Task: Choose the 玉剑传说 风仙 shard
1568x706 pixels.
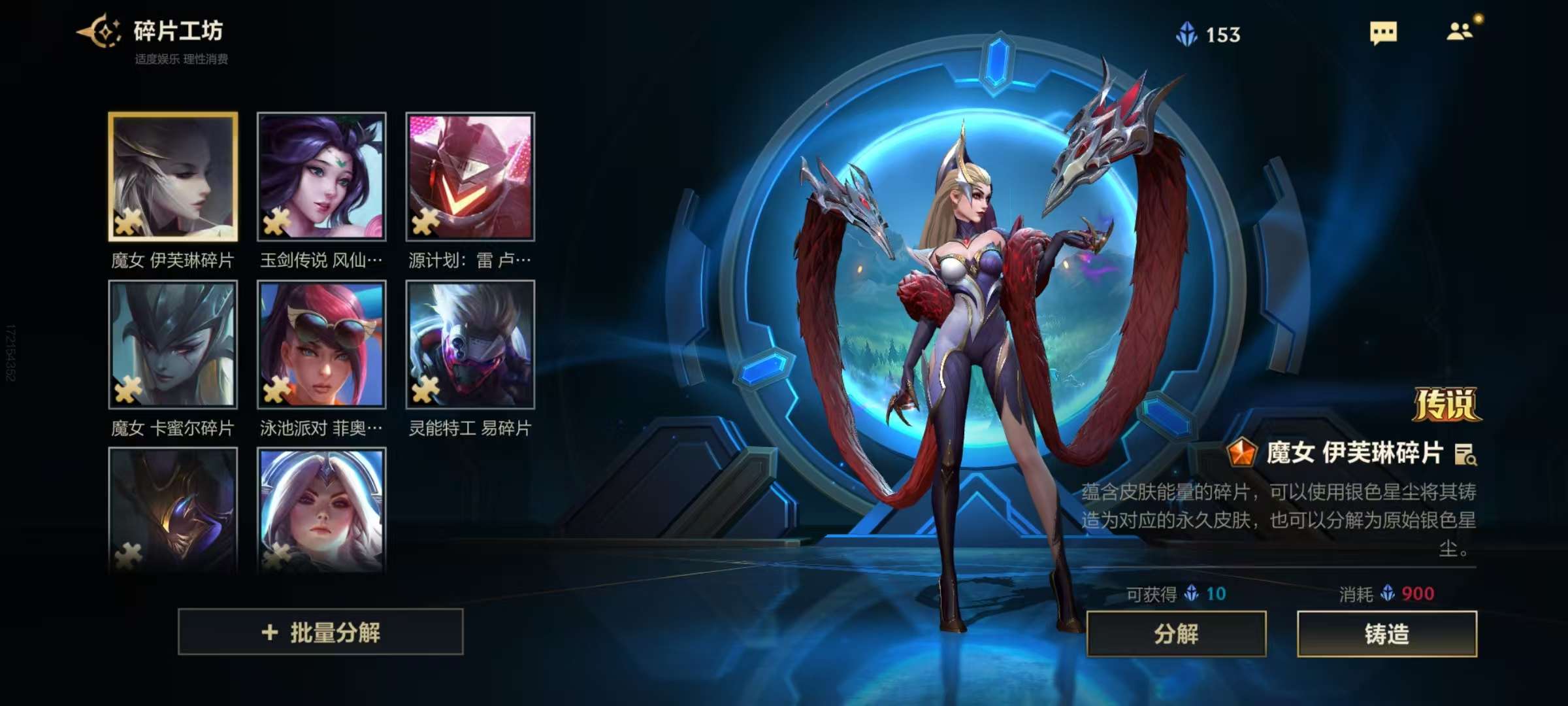Action: [321, 176]
